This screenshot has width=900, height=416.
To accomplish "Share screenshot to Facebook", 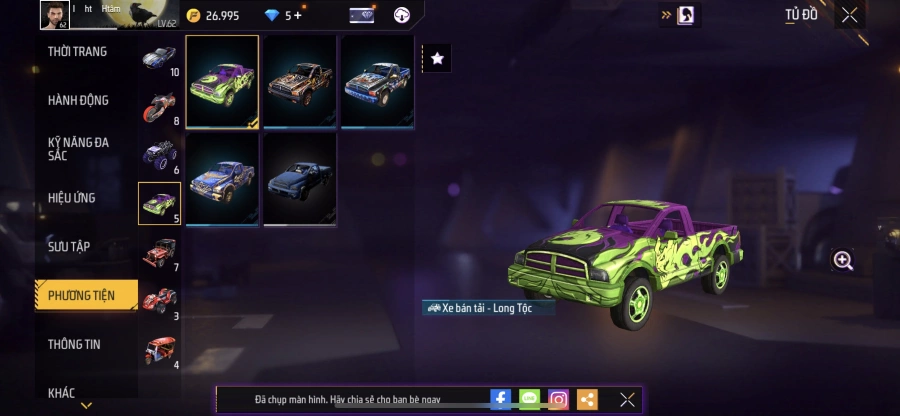I will point(501,400).
